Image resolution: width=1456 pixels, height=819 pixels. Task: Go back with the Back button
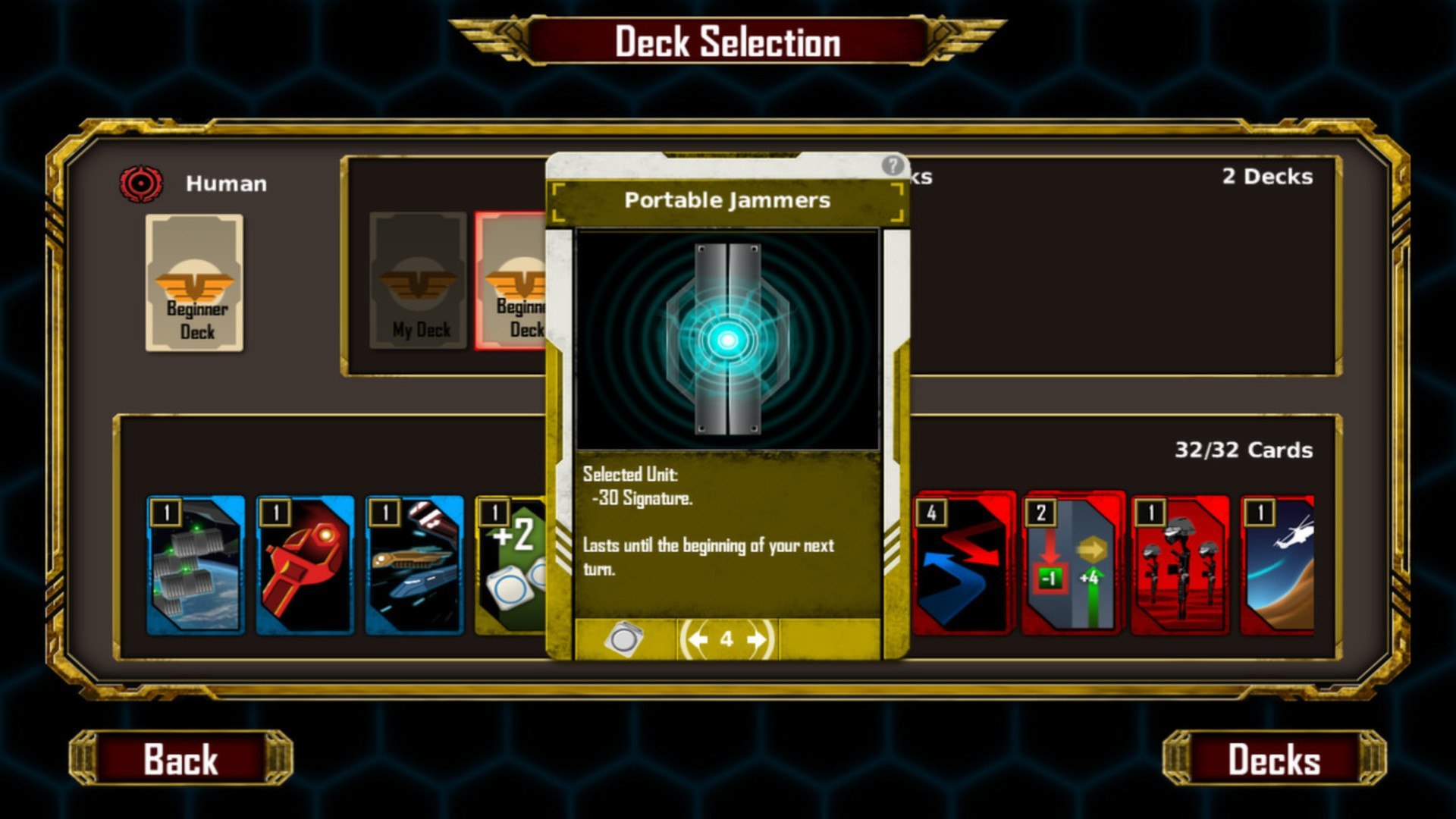pyautogui.click(x=180, y=758)
